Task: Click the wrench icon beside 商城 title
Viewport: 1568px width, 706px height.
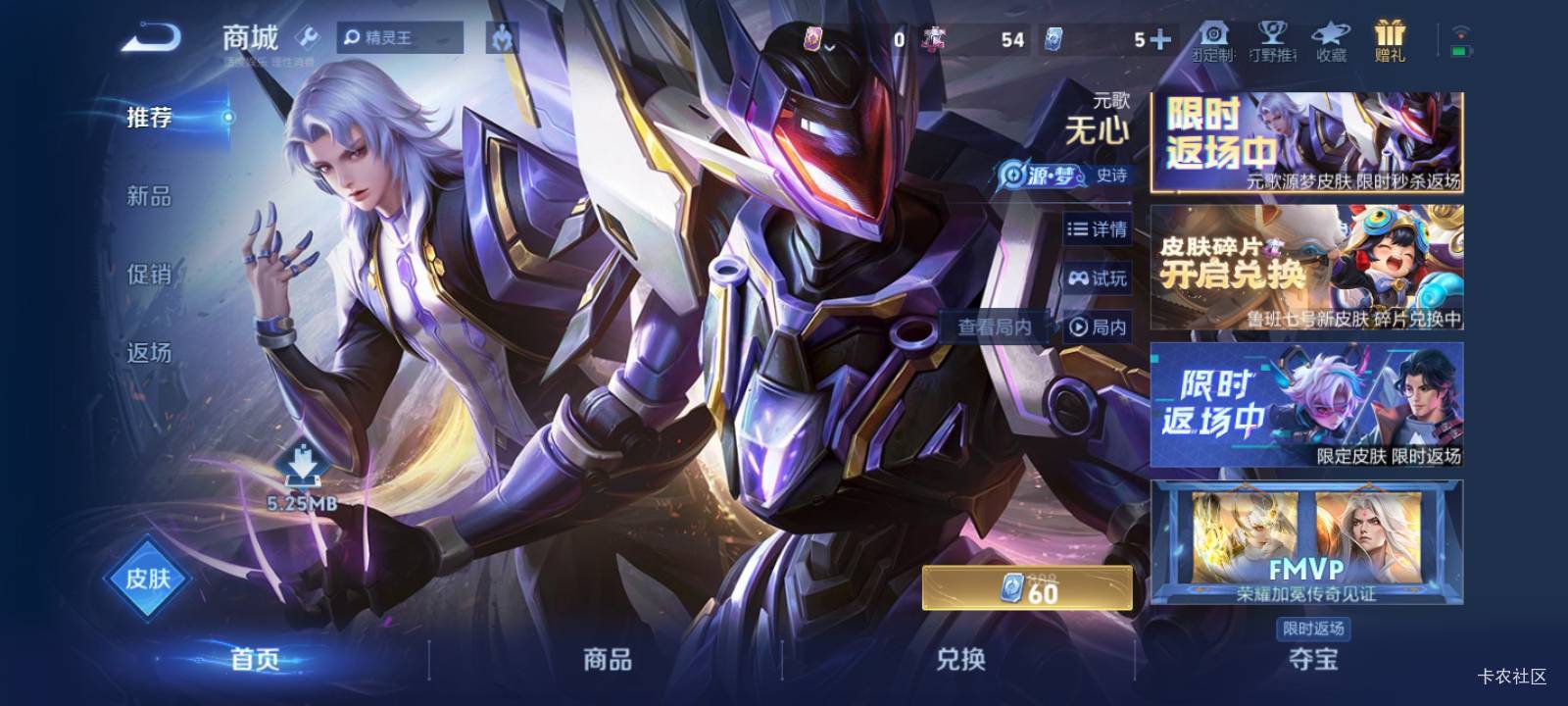Action: click(308, 37)
